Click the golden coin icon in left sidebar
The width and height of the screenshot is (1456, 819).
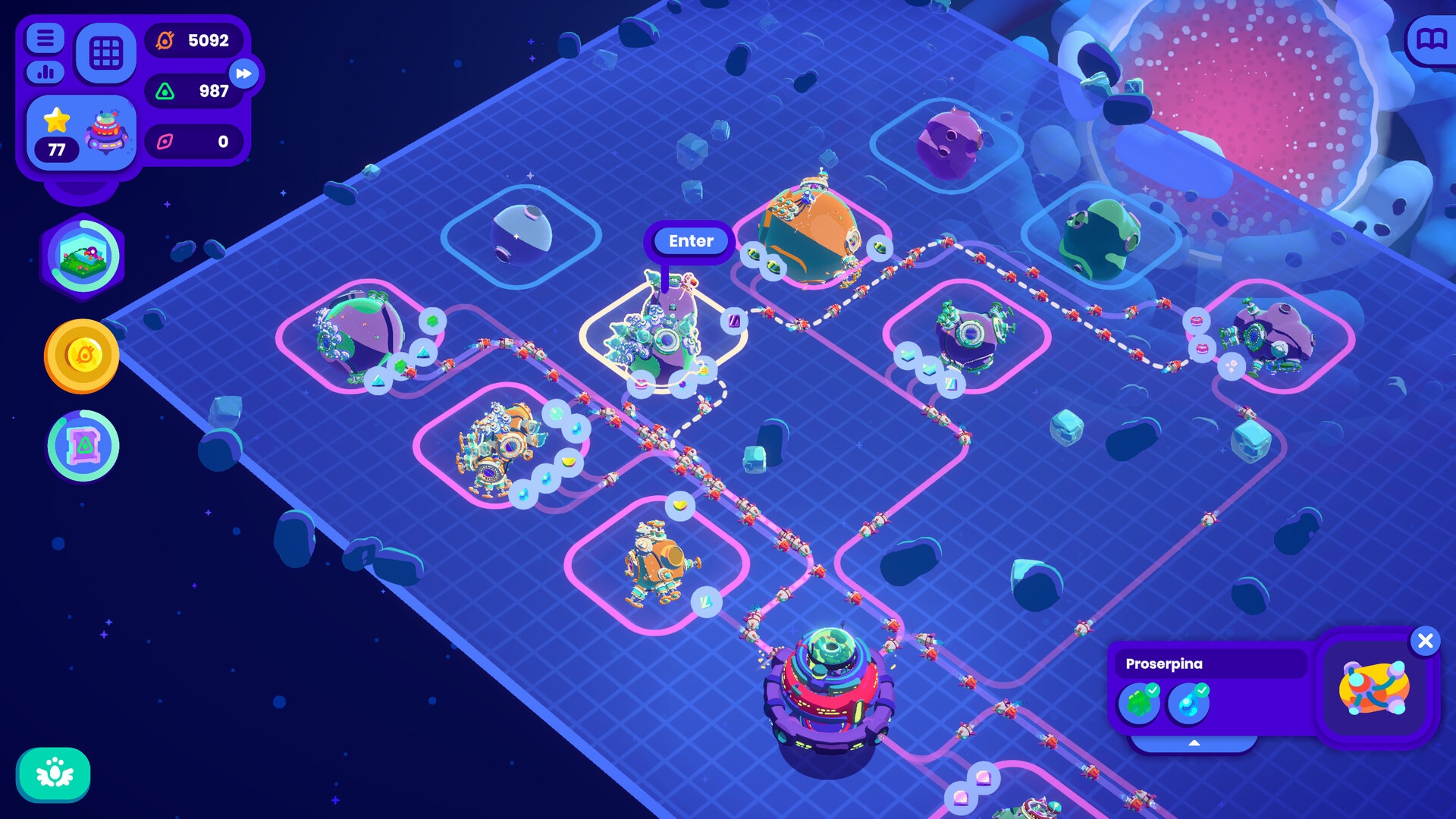(x=82, y=353)
